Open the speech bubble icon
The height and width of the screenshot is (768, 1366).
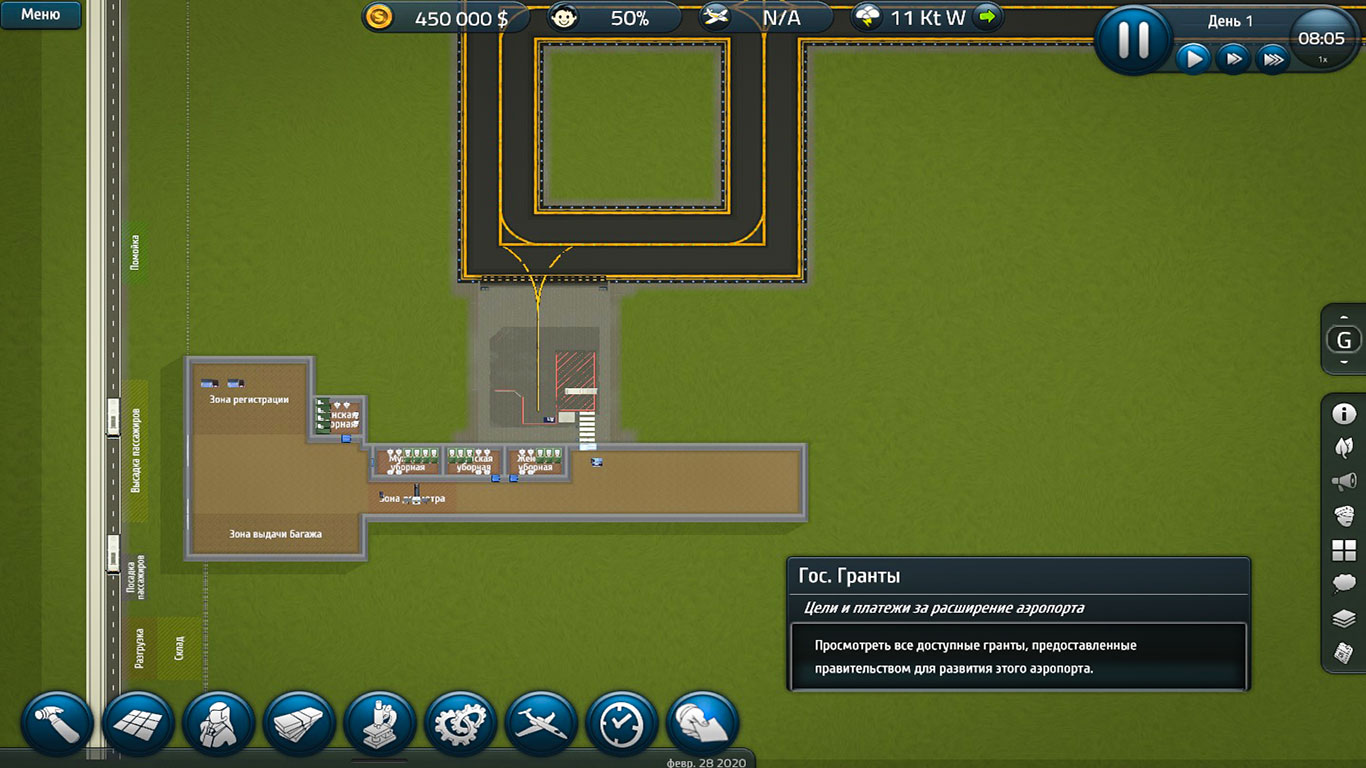coord(1344,584)
